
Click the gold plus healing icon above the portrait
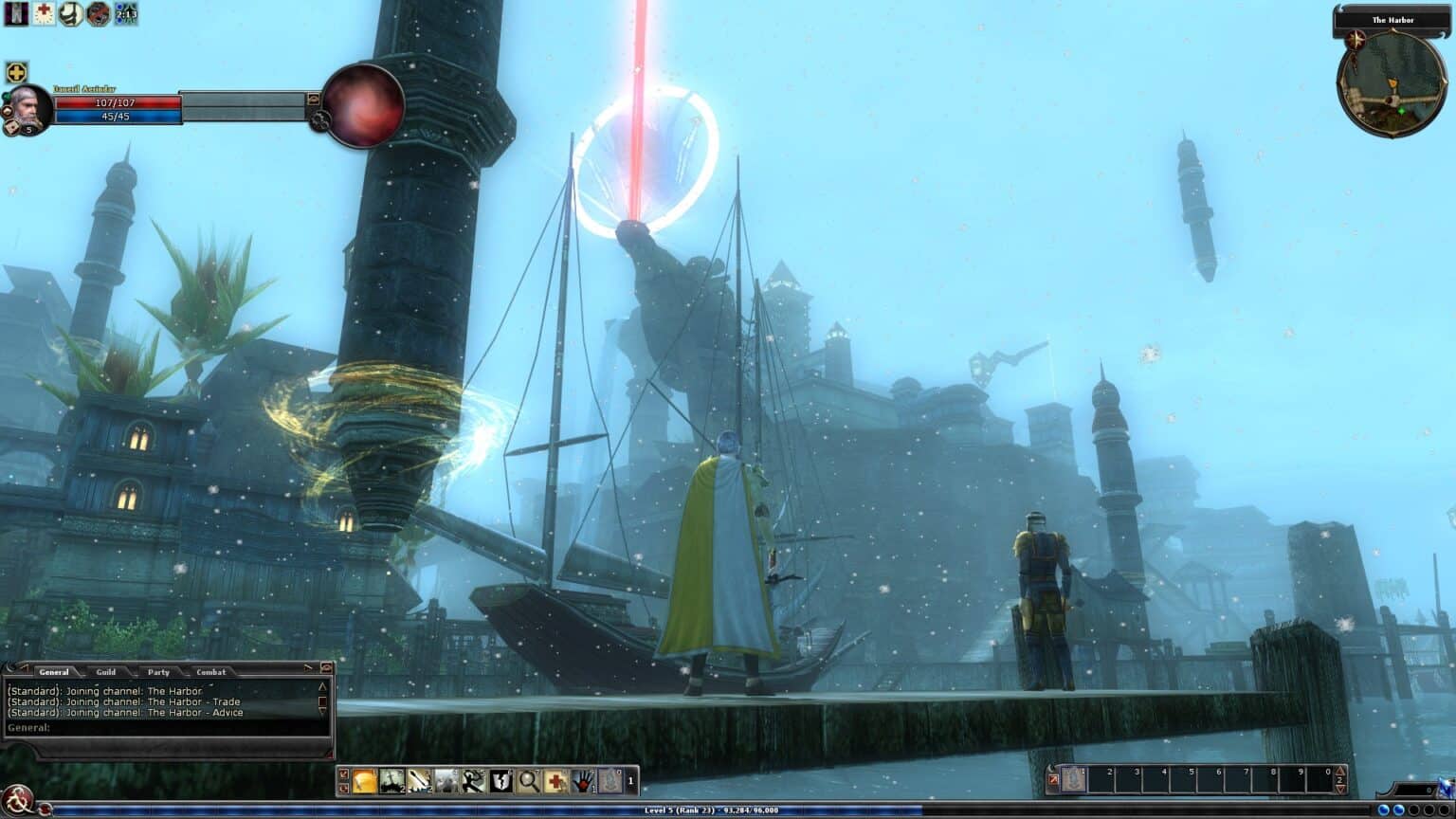(x=16, y=71)
